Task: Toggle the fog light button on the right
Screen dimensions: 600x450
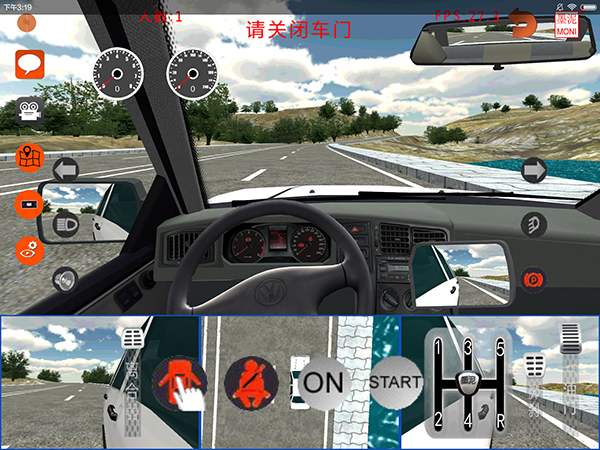Action: [x=534, y=224]
